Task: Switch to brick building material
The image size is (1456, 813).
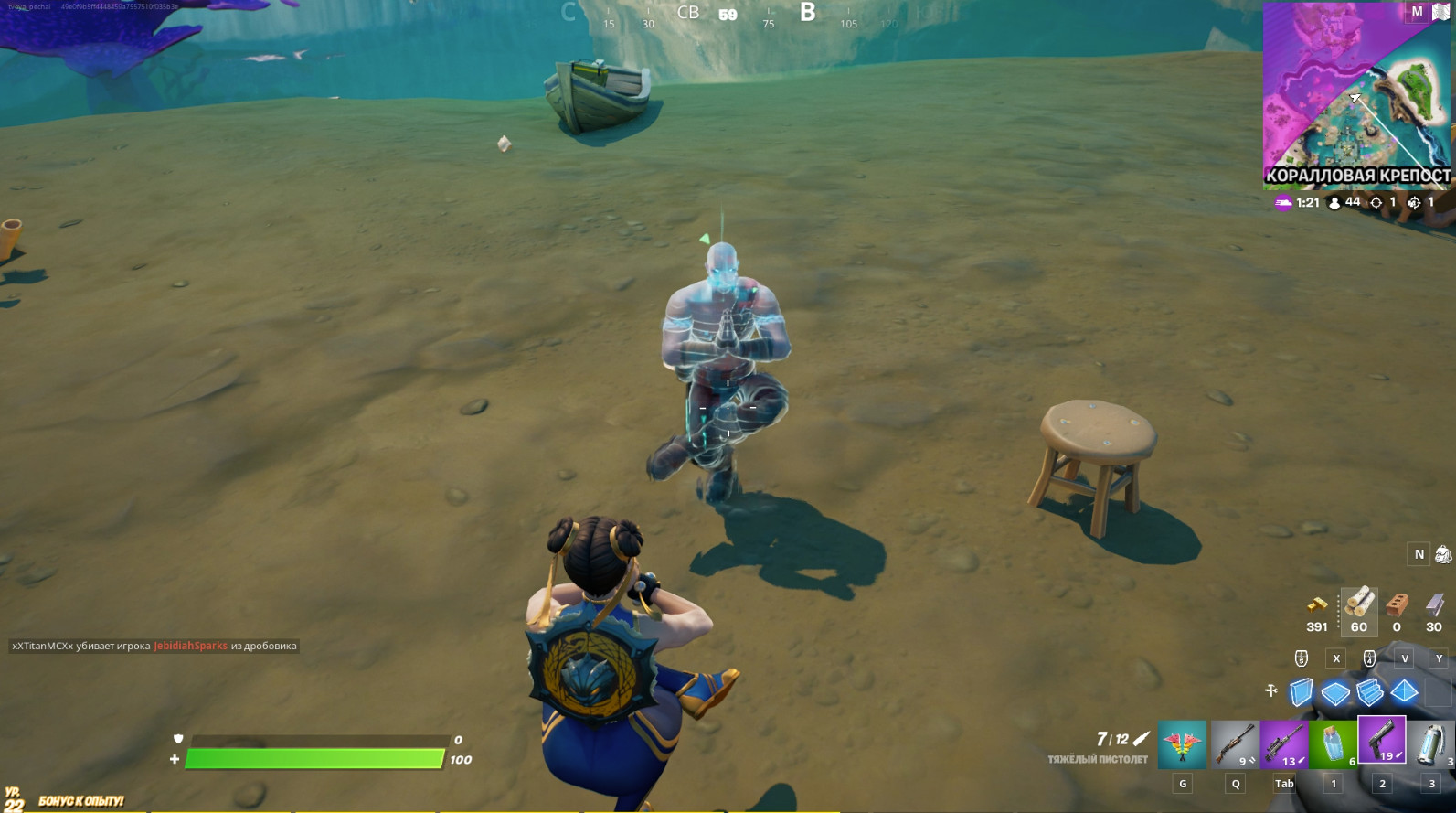Action: pyautogui.click(x=1397, y=604)
